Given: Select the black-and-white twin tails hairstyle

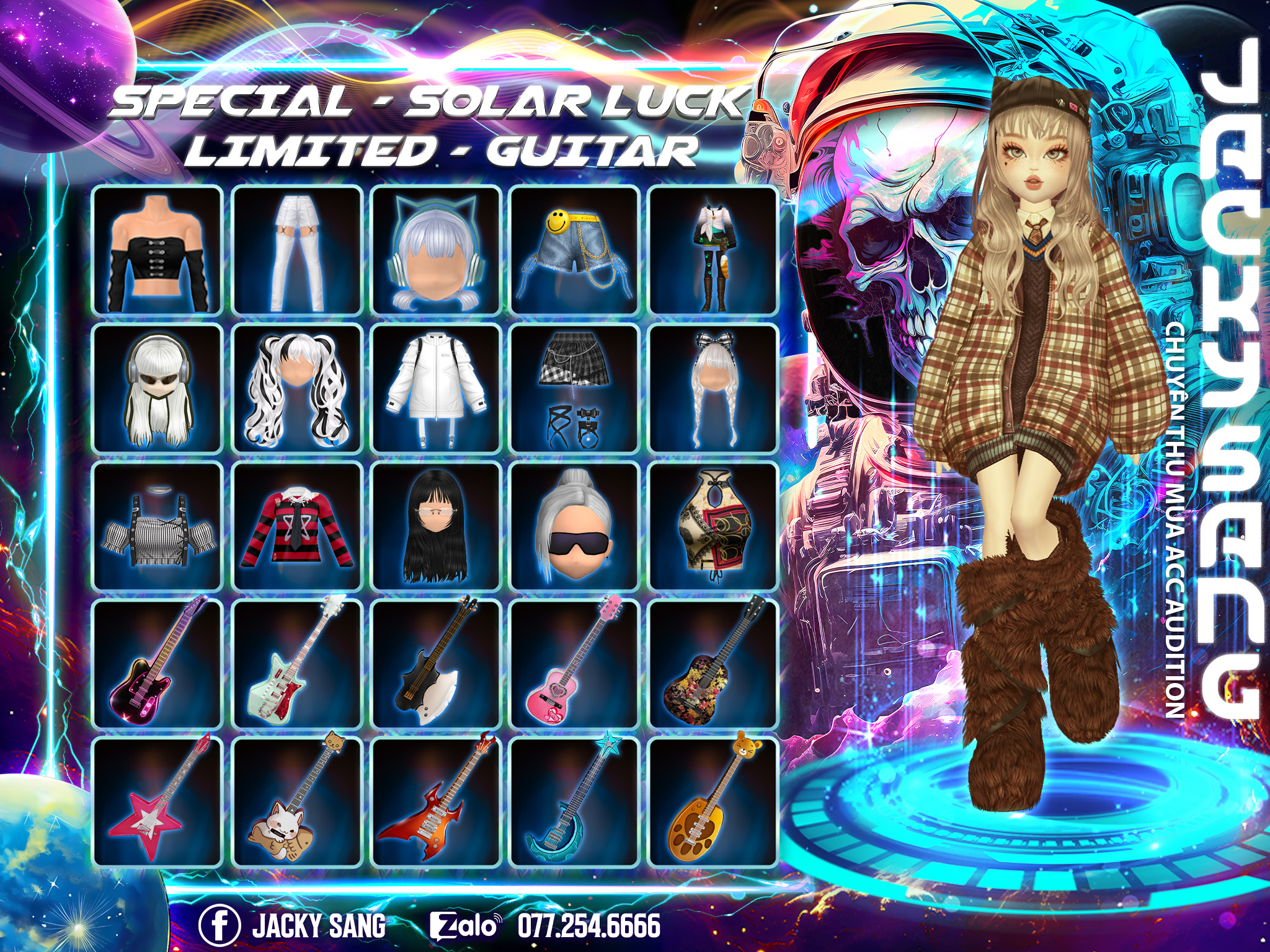Looking at the screenshot, I should click(297, 388).
